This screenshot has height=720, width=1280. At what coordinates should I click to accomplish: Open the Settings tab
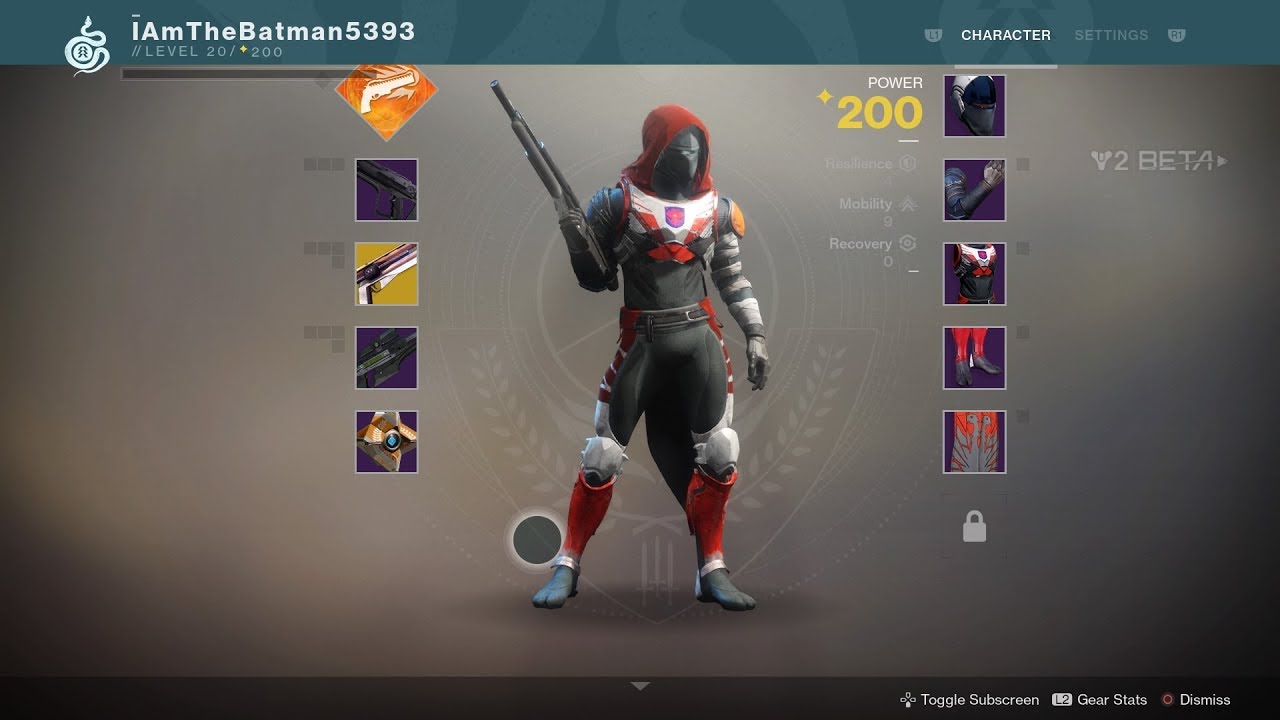[x=1111, y=35]
